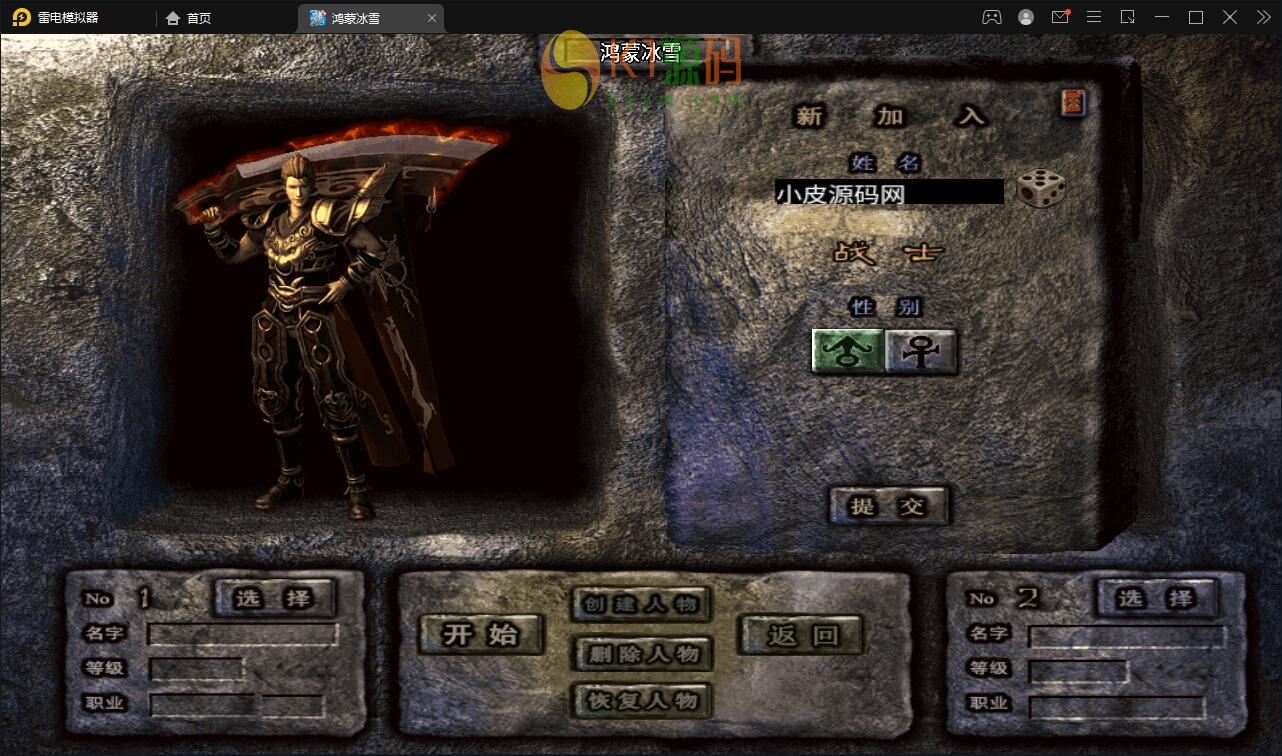Viewport: 1282px width, 756px height.
Task: Go back with the 返回 button
Action: tap(802, 634)
